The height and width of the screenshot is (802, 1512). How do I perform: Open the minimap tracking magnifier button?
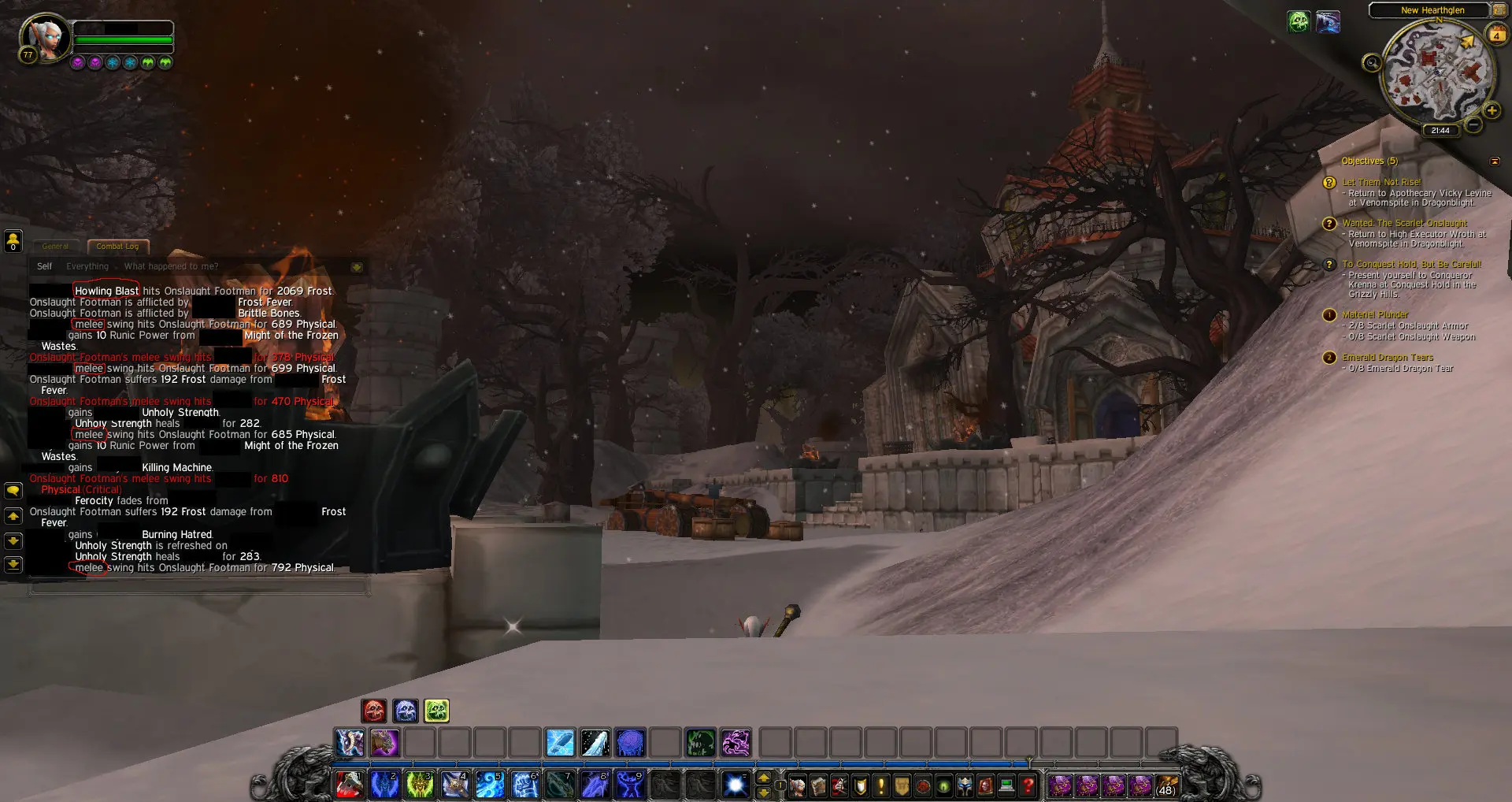pyautogui.click(x=1372, y=63)
